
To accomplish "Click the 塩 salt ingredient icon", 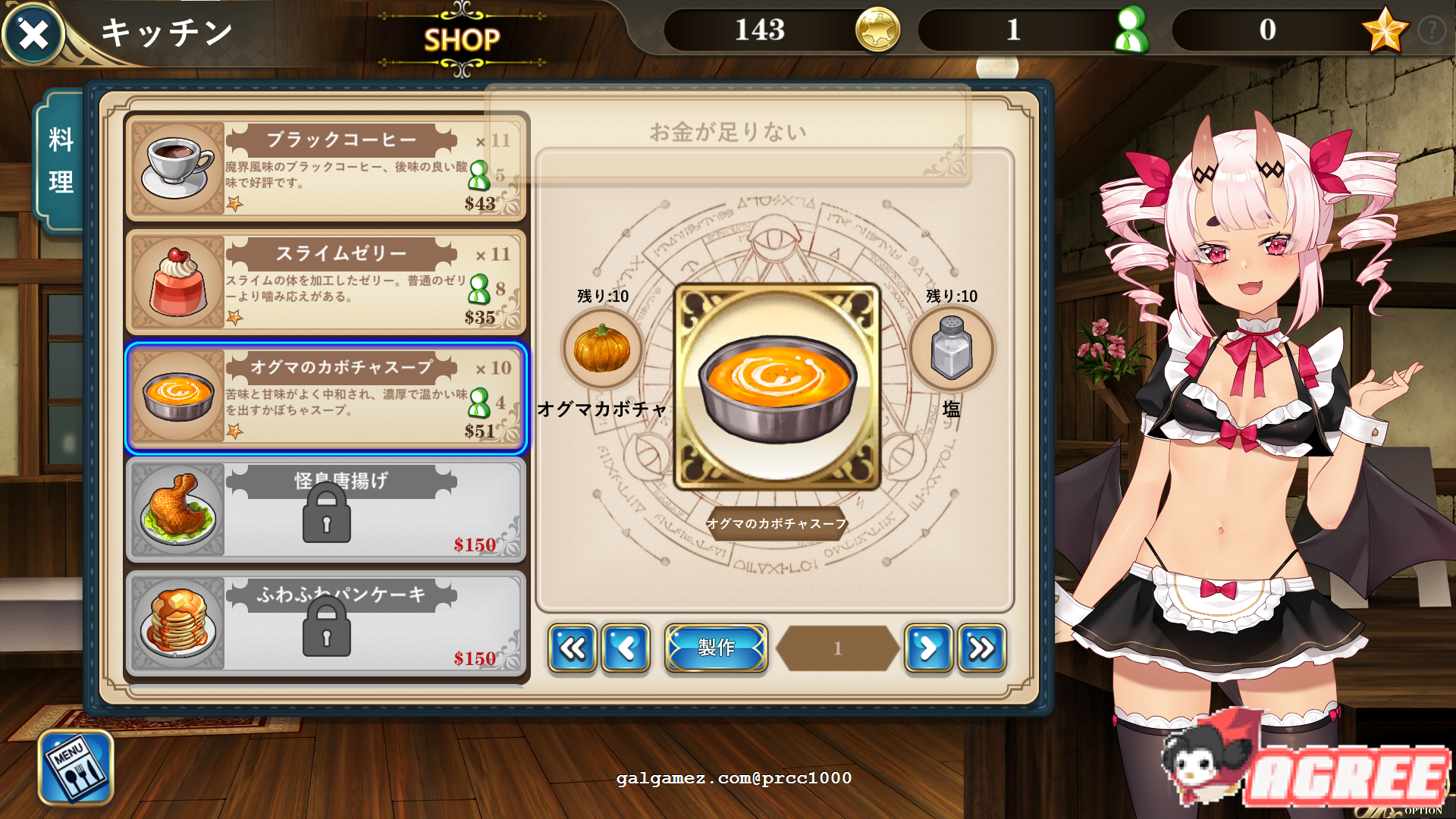I will pyautogui.click(x=951, y=350).
